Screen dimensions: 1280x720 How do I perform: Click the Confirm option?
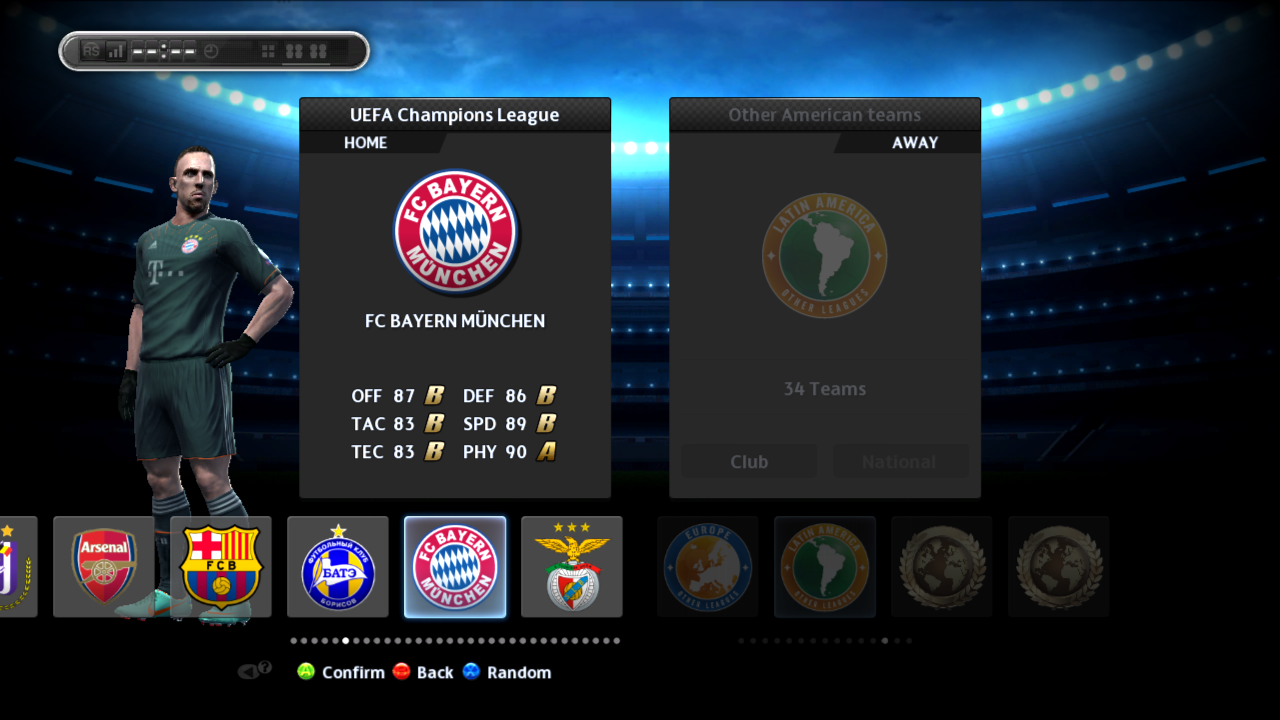pyautogui.click(x=342, y=672)
